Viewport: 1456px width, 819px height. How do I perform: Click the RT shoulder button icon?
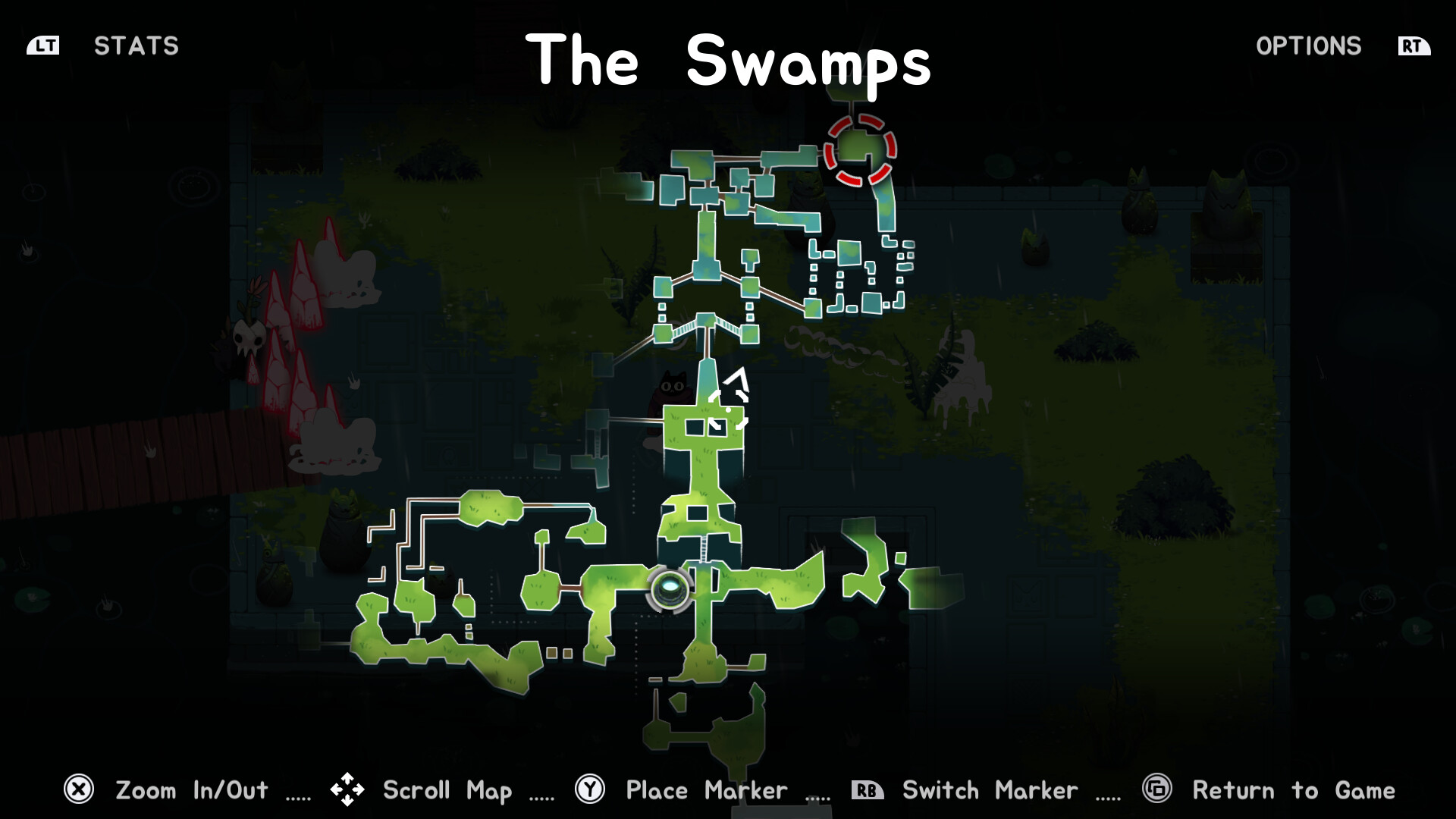pos(1412,45)
